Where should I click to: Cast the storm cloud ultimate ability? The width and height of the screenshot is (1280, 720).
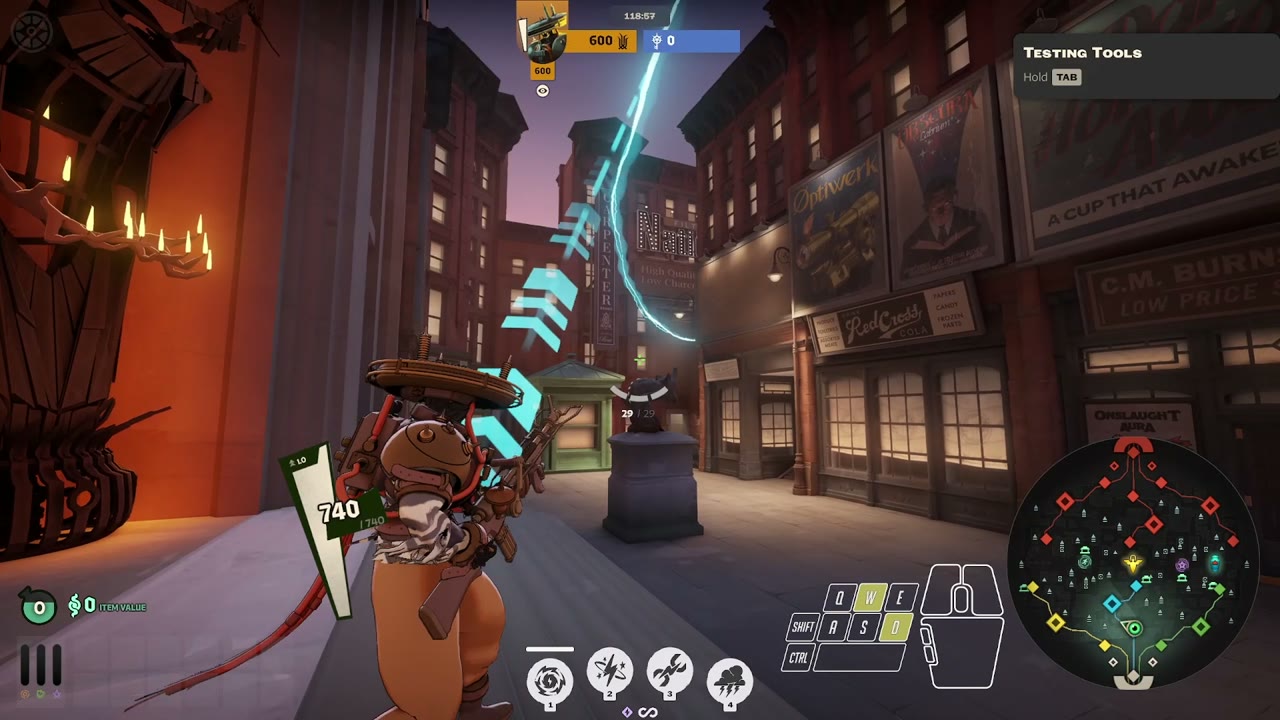[729, 680]
